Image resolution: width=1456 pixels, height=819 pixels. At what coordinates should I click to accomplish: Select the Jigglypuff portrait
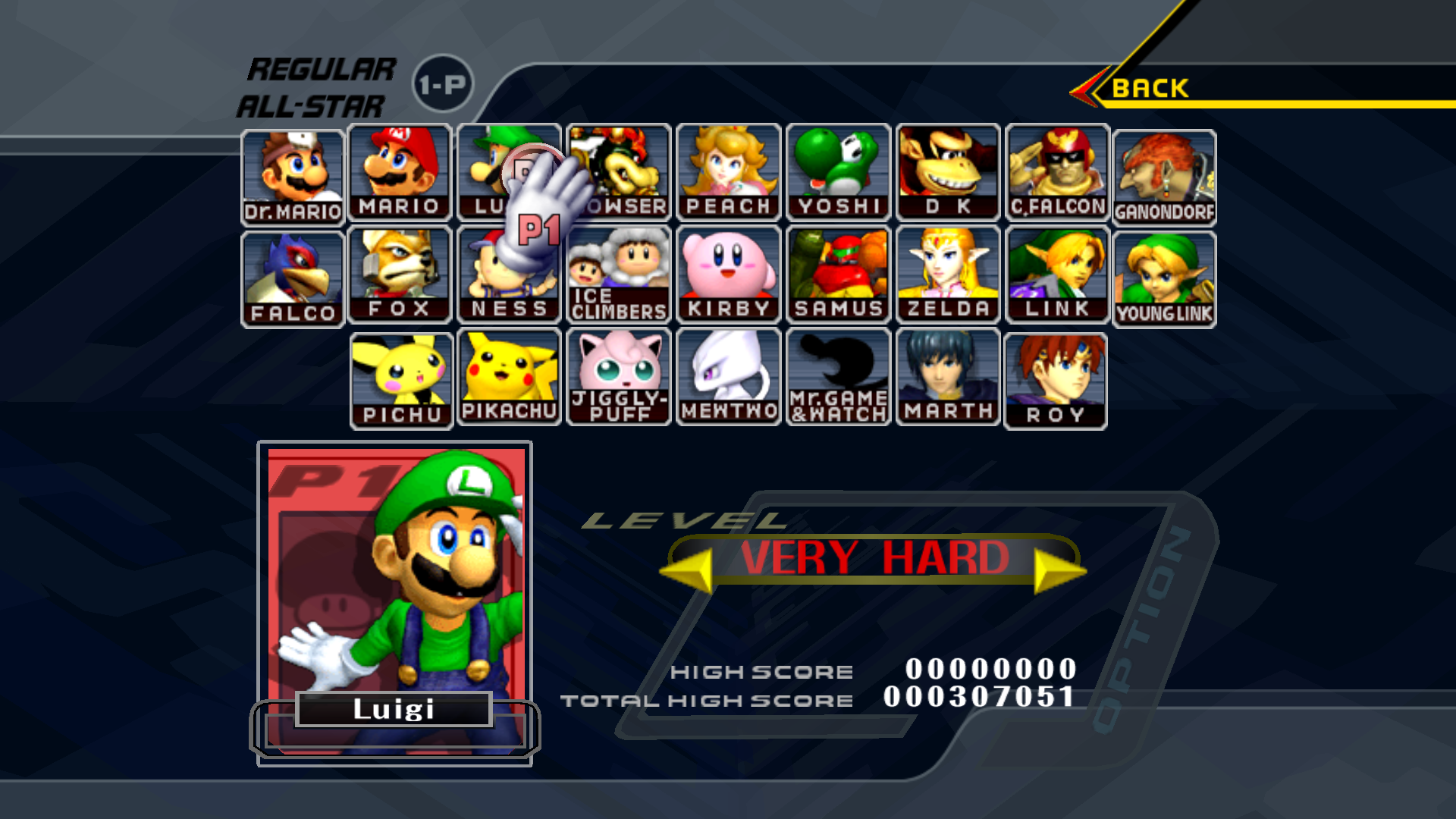point(619,378)
